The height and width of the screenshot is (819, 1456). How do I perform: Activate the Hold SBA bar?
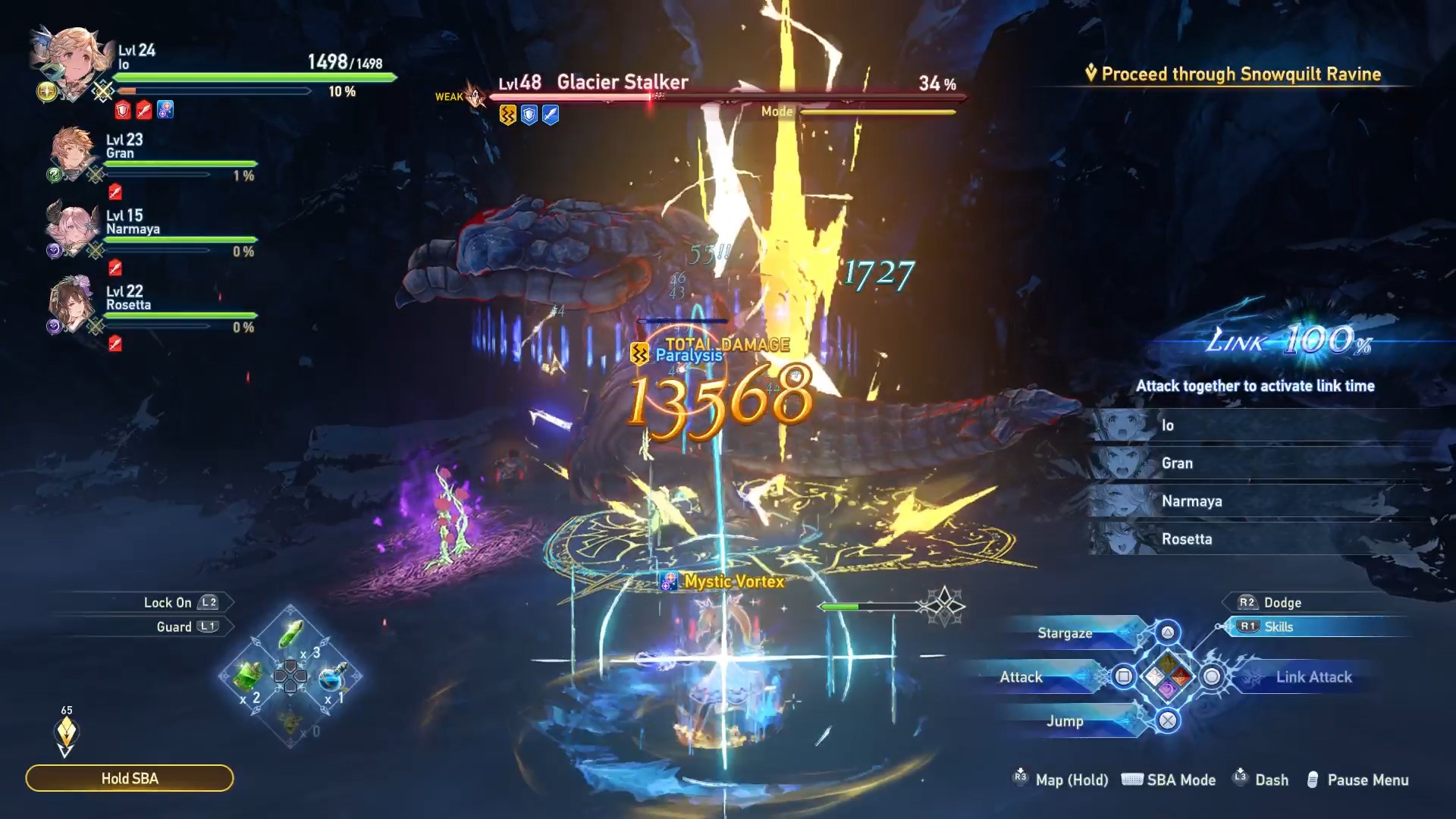pos(130,778)
